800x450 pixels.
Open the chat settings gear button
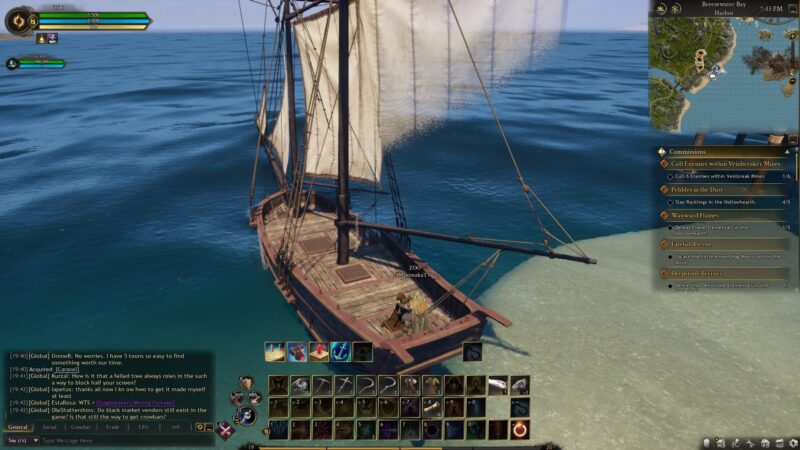click(202, 427)
